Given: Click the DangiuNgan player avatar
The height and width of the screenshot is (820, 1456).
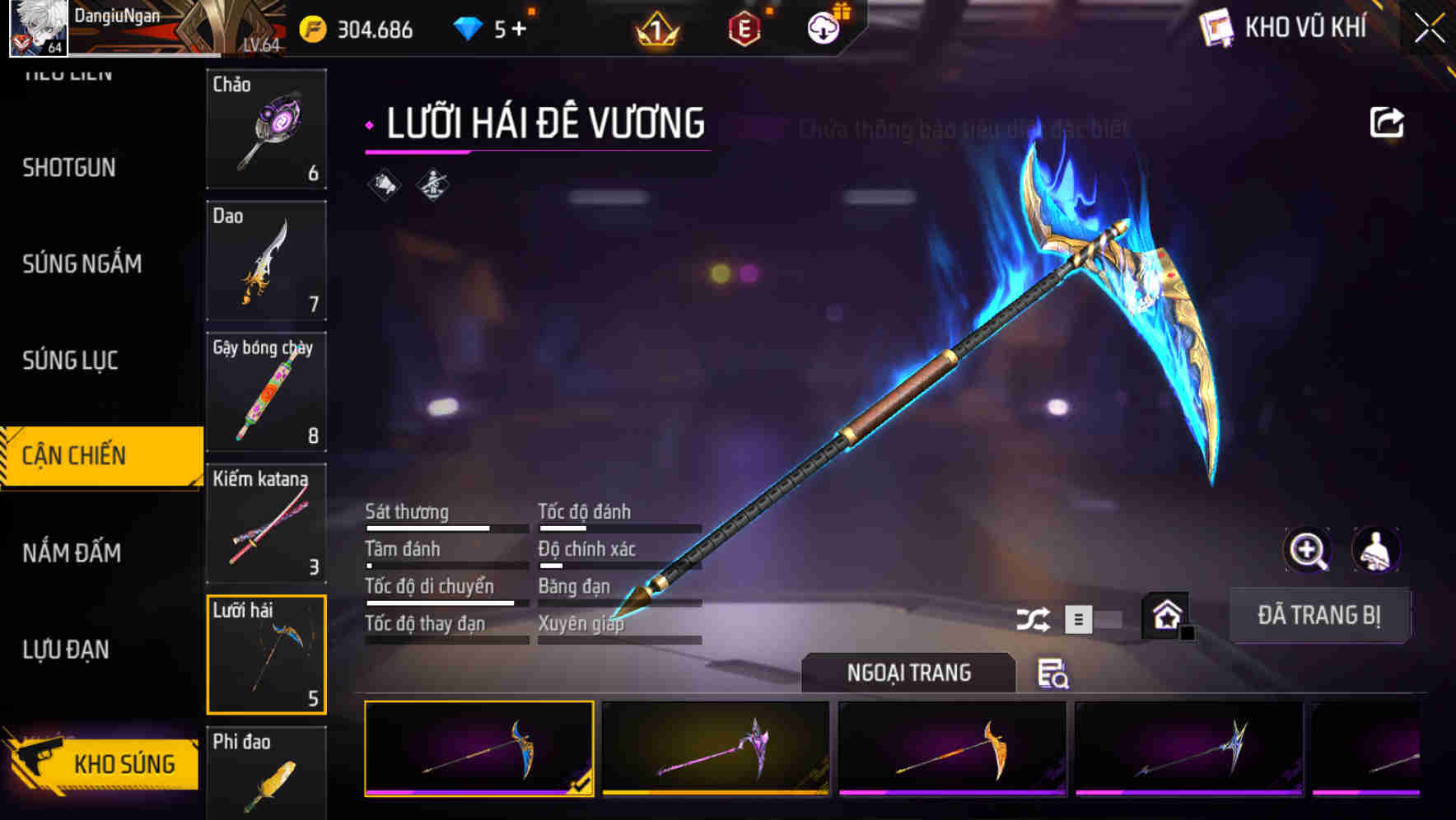Looking at the screenshot, I should click(38, 29).
